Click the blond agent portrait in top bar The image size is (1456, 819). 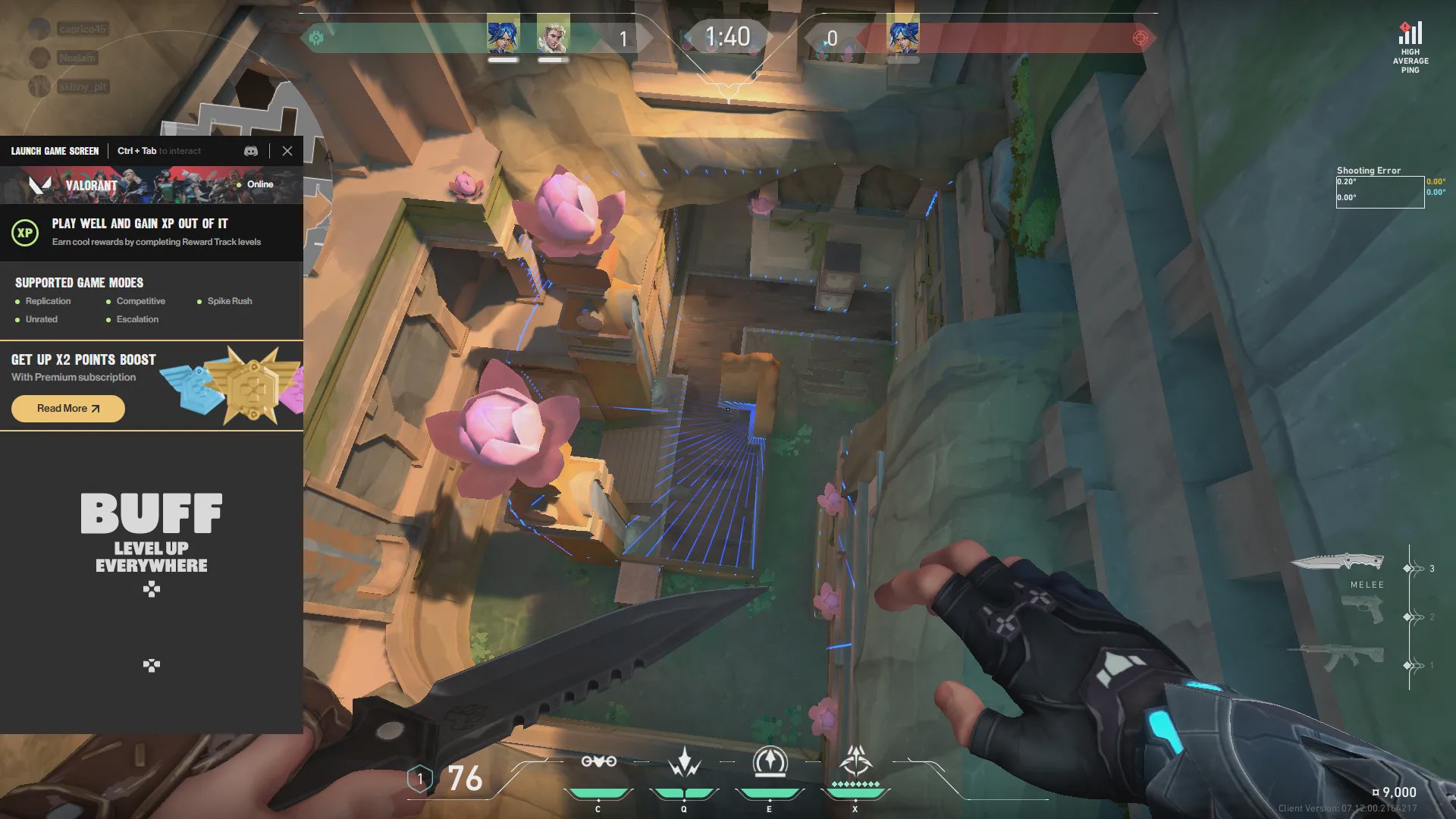553,35
